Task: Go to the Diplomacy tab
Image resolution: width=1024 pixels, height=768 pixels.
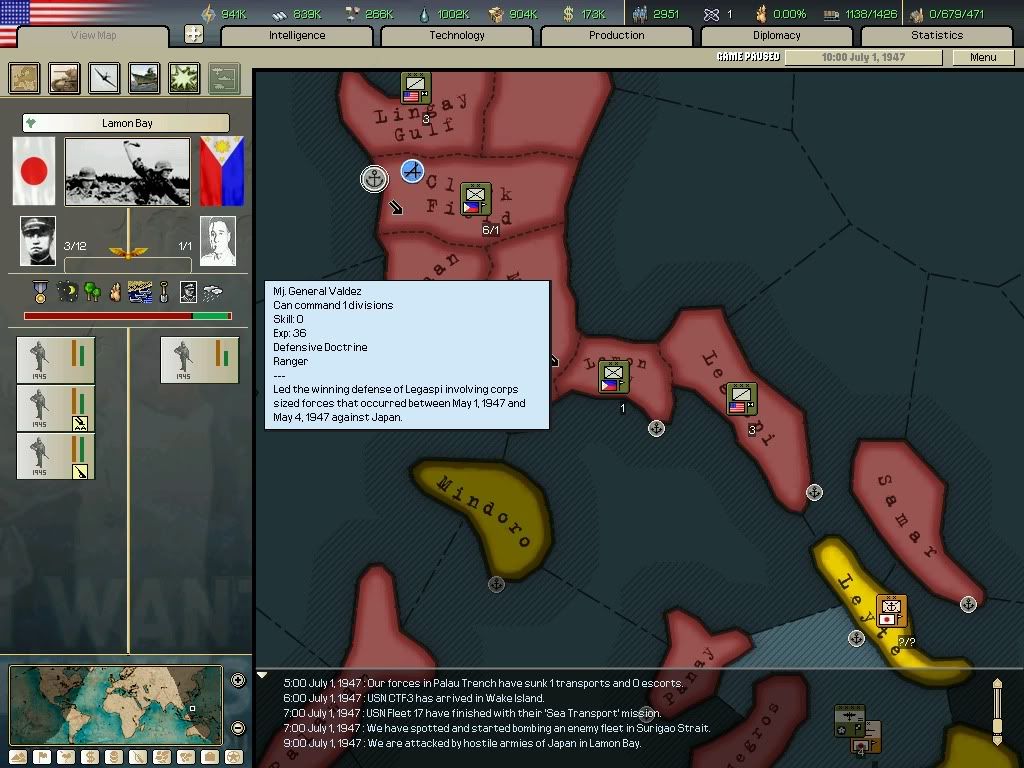Action: (777, 35)
